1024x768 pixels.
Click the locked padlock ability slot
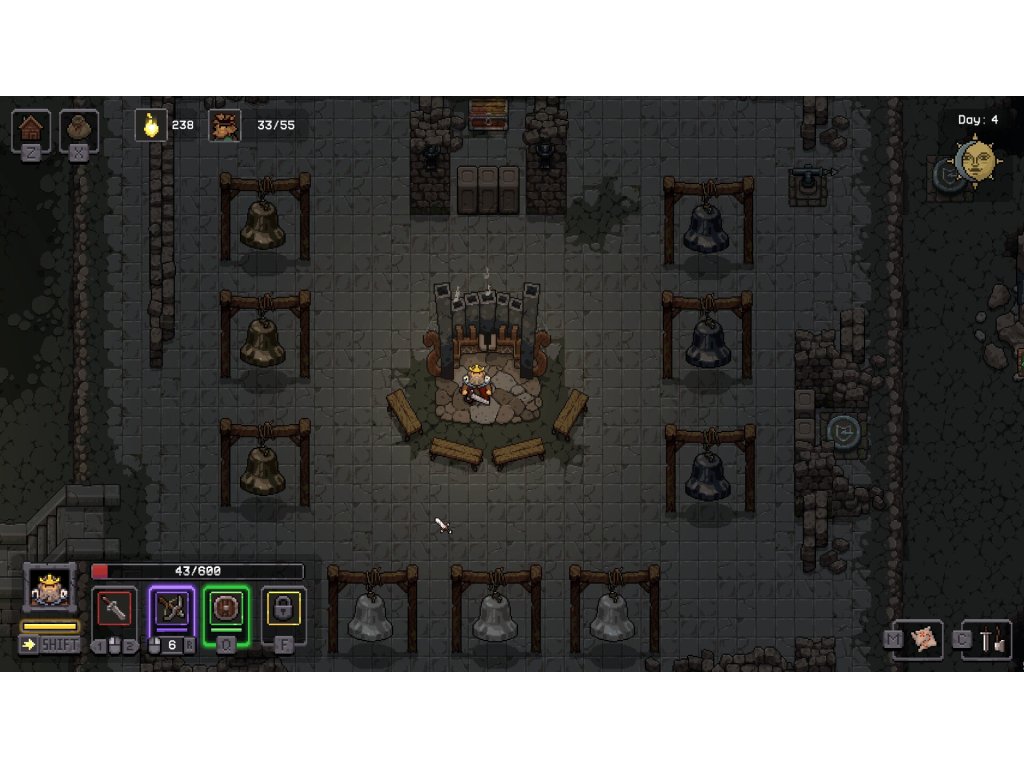(x=283, y=609)
